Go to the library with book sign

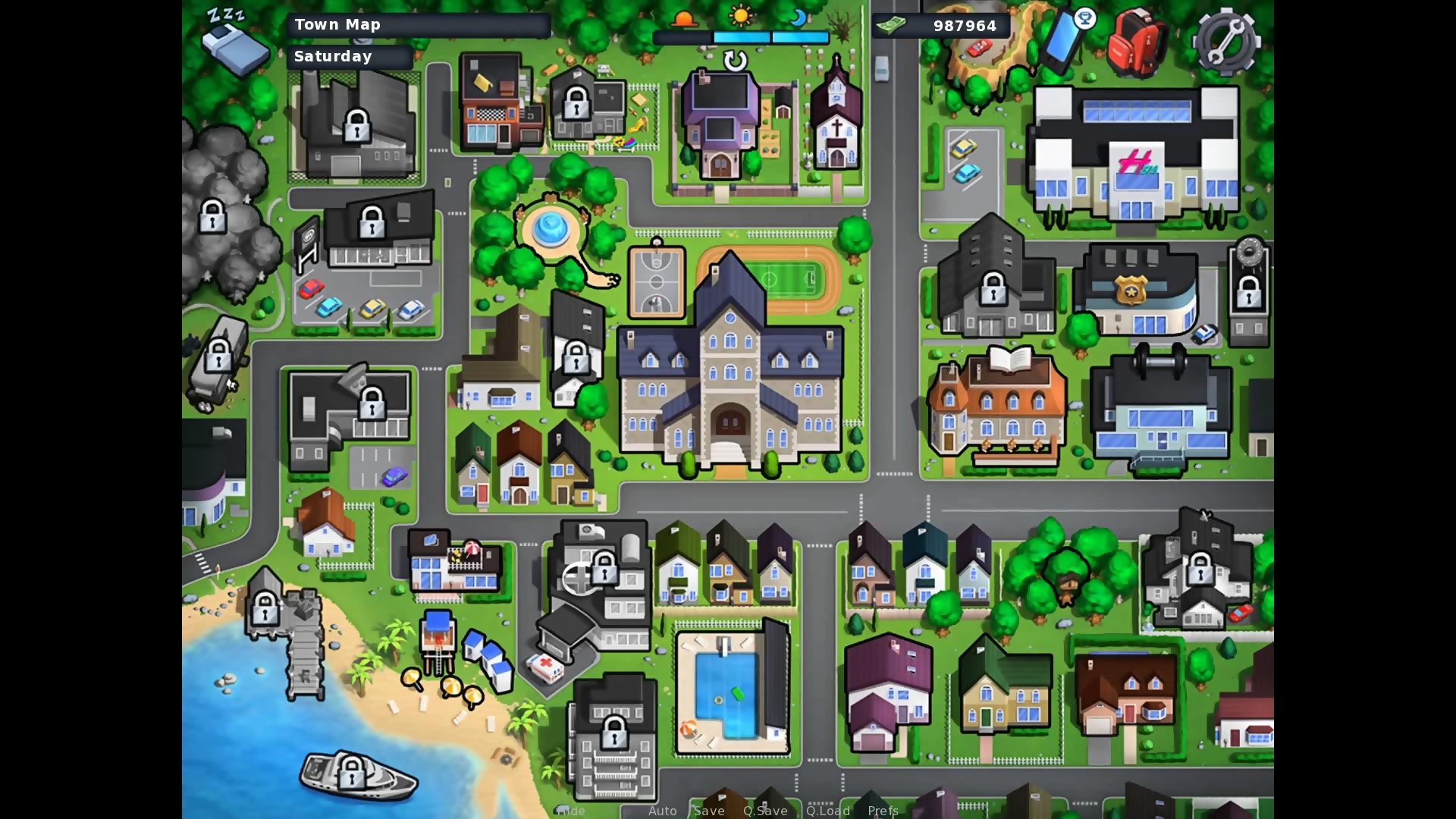[996, 406]
